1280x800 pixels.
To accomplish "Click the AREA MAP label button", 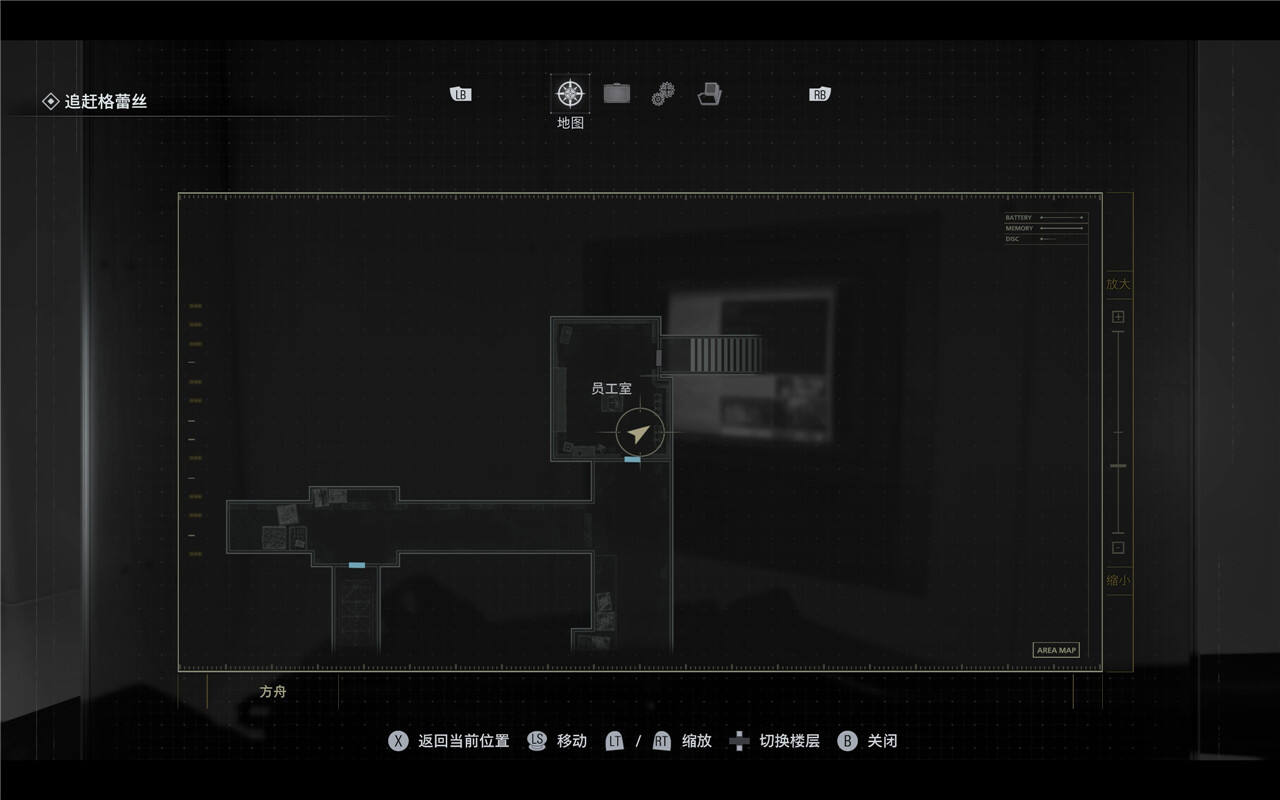I will click(x=1056, y=650).
